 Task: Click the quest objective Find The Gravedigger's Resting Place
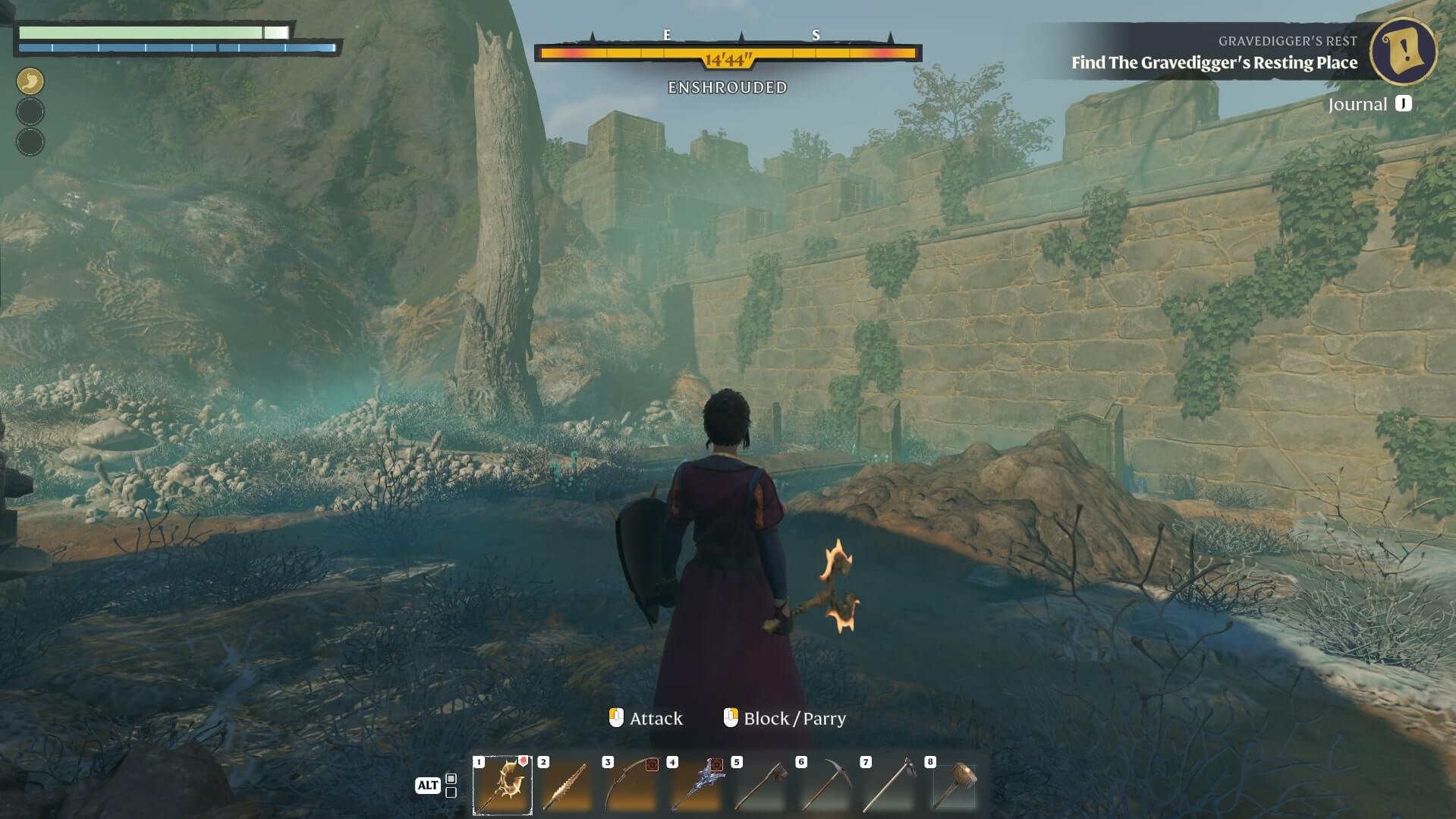1214,64
